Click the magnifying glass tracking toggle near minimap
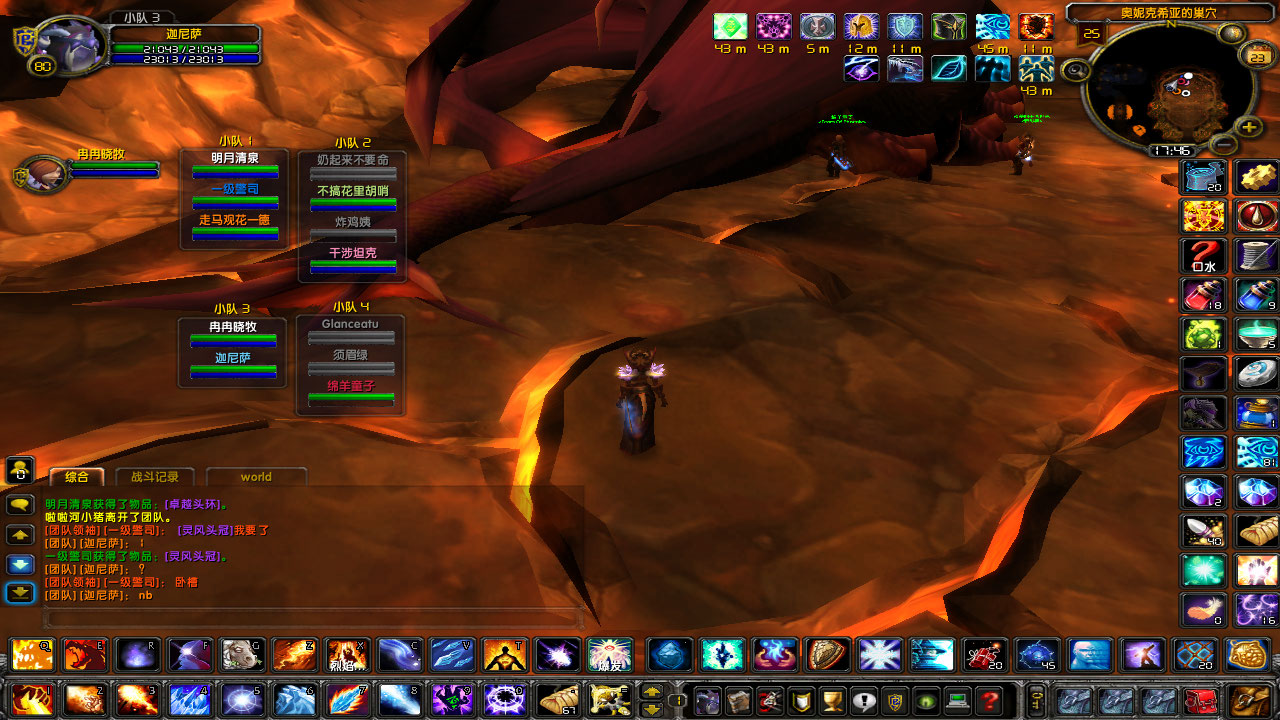Screen dimensions: 1280x720 click(1076, 69)
